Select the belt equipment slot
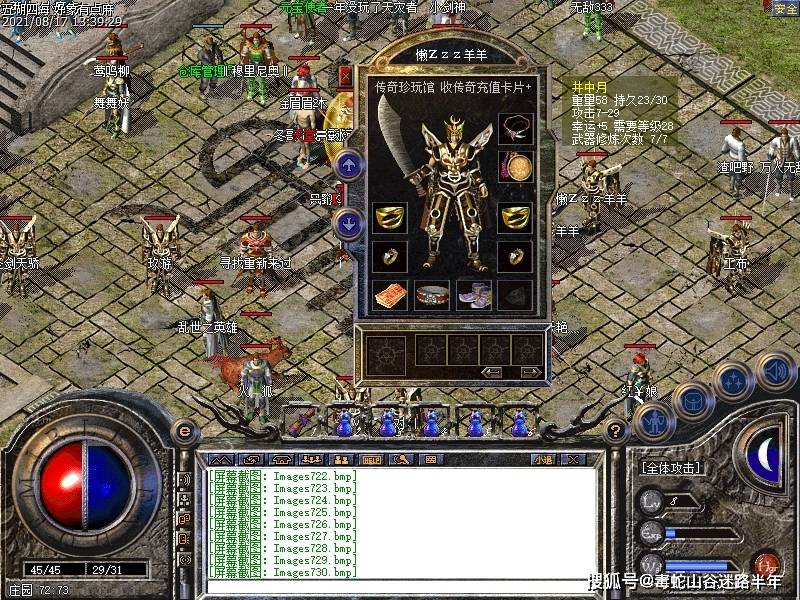Image resolution: width=800 pixels, height=600 pixels. coord(432,294)
